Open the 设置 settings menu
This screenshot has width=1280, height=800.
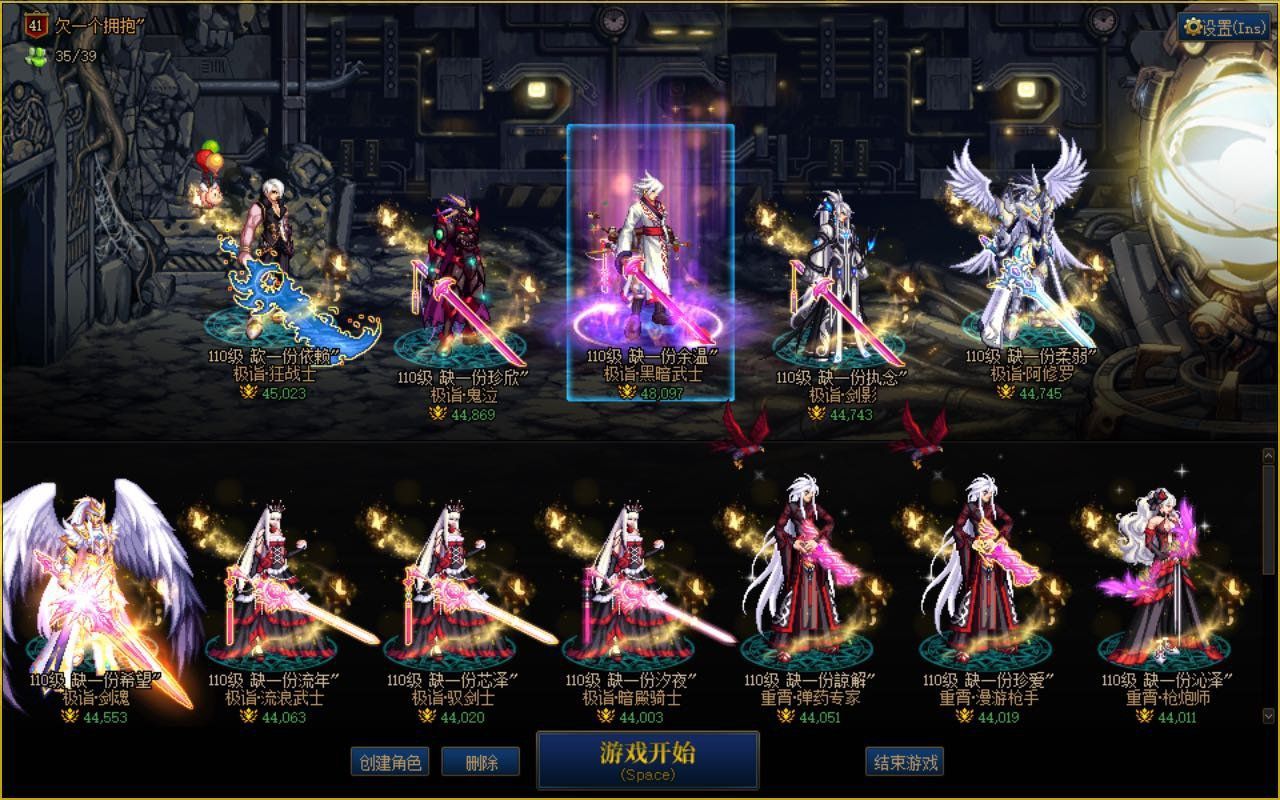1225,27
